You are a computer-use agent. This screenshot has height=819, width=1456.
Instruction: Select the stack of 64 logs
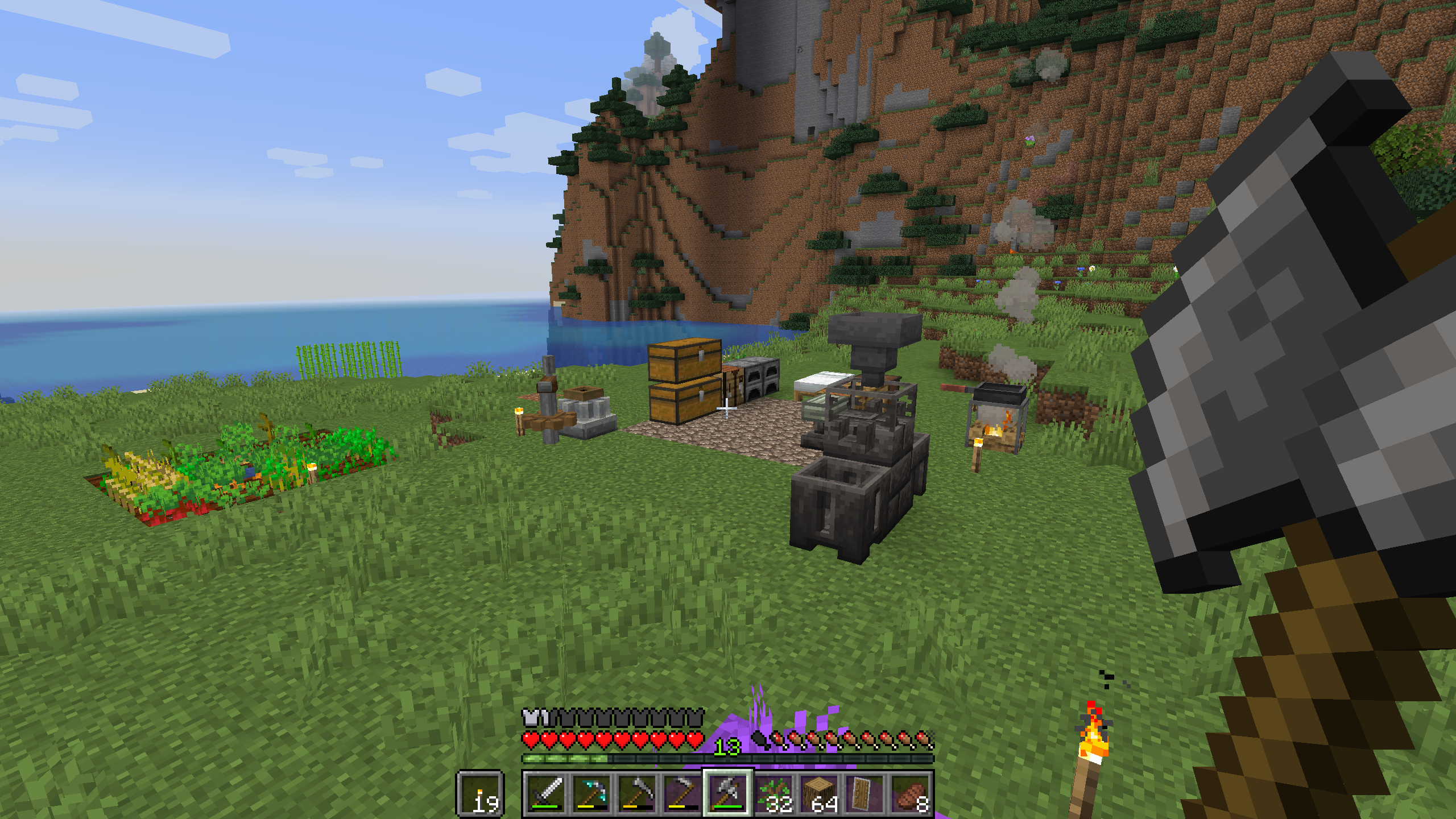[x=820, y=793]
